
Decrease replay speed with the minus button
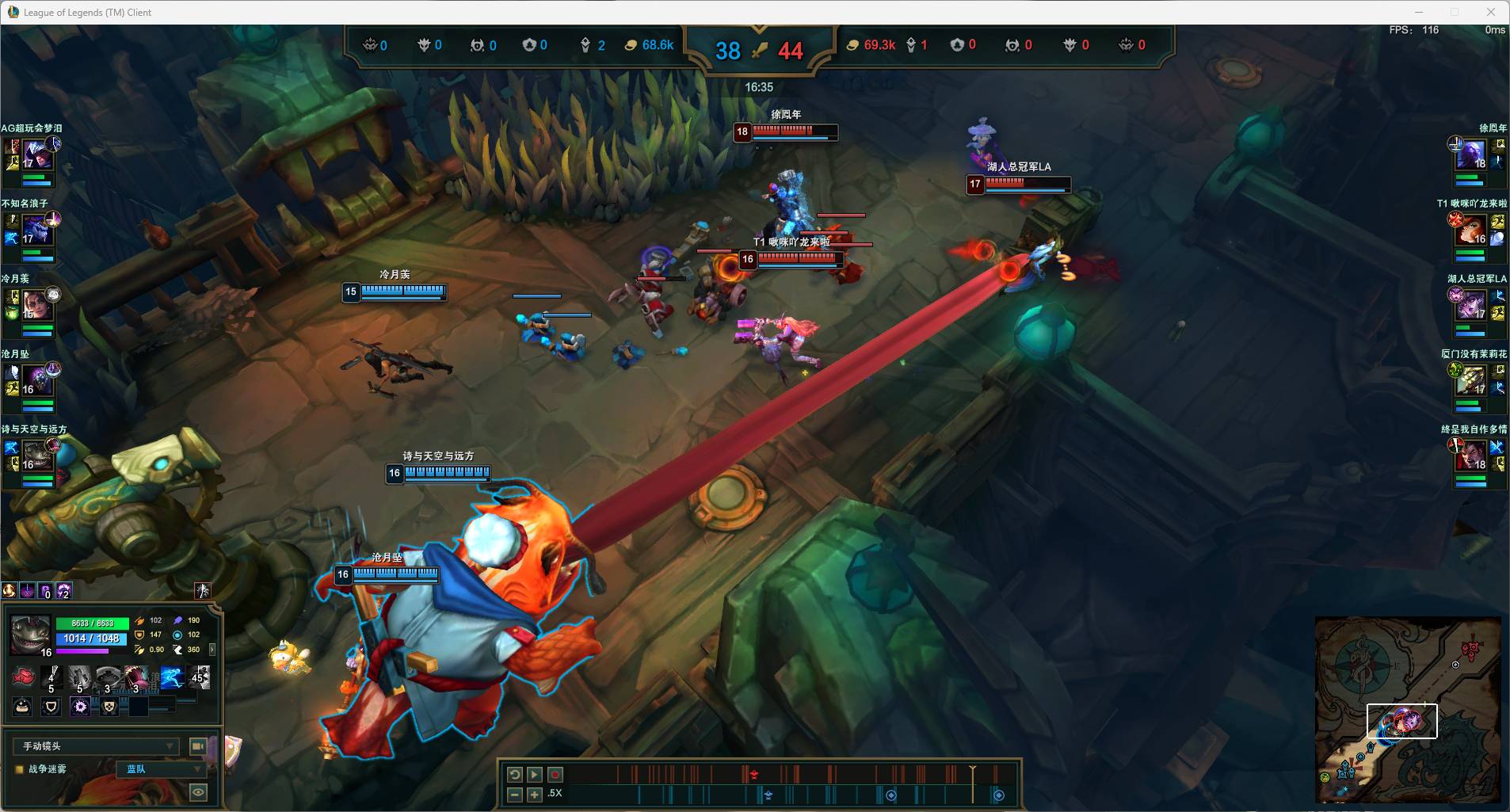coord(514,794)
